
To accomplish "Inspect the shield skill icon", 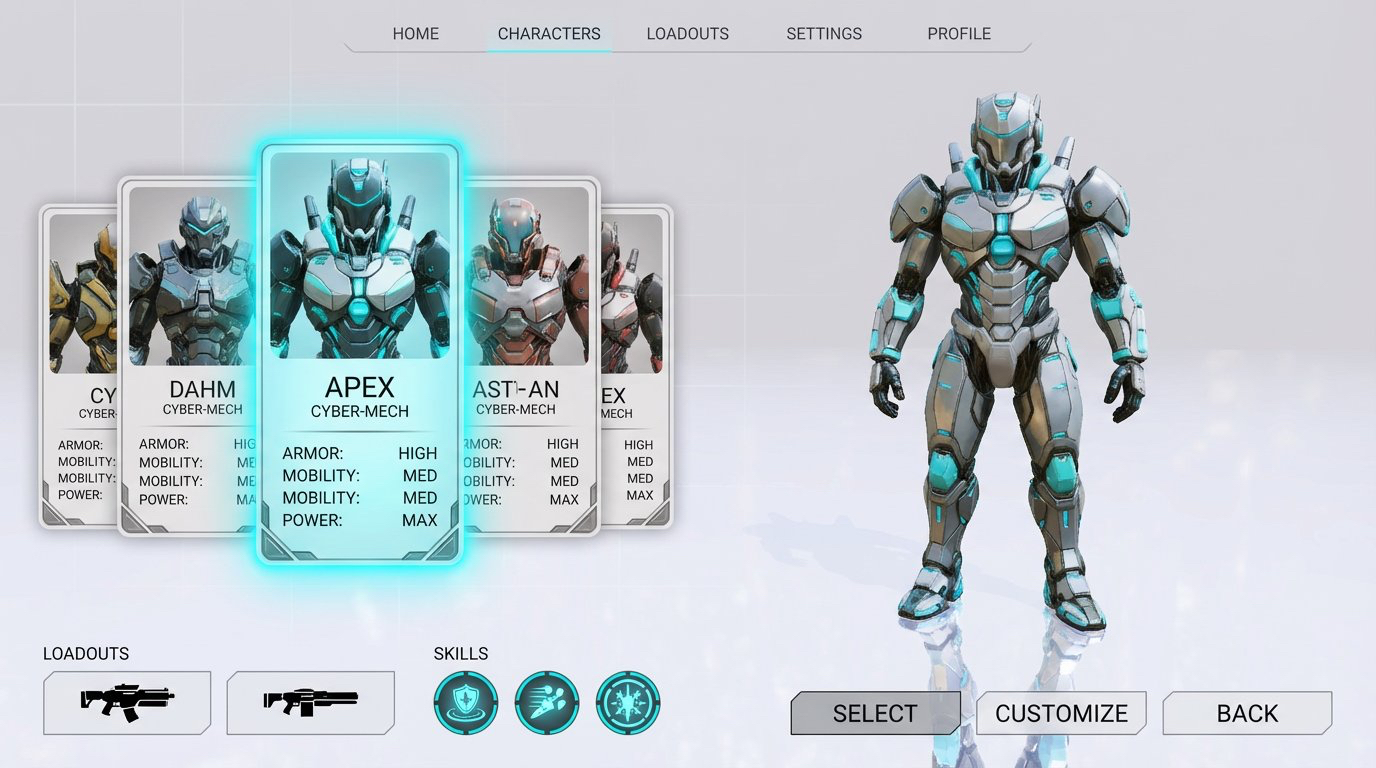I will pyautogui.click(x=465, y=703).
